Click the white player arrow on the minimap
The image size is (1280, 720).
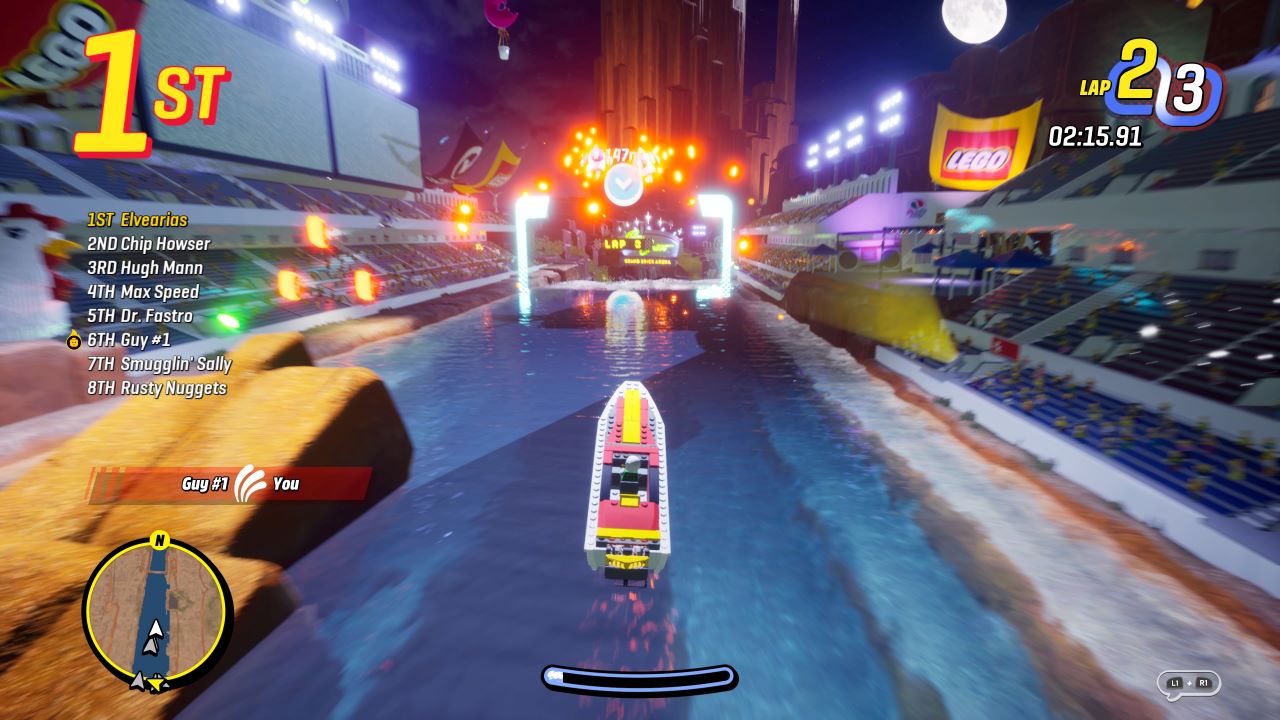(155, 627)
